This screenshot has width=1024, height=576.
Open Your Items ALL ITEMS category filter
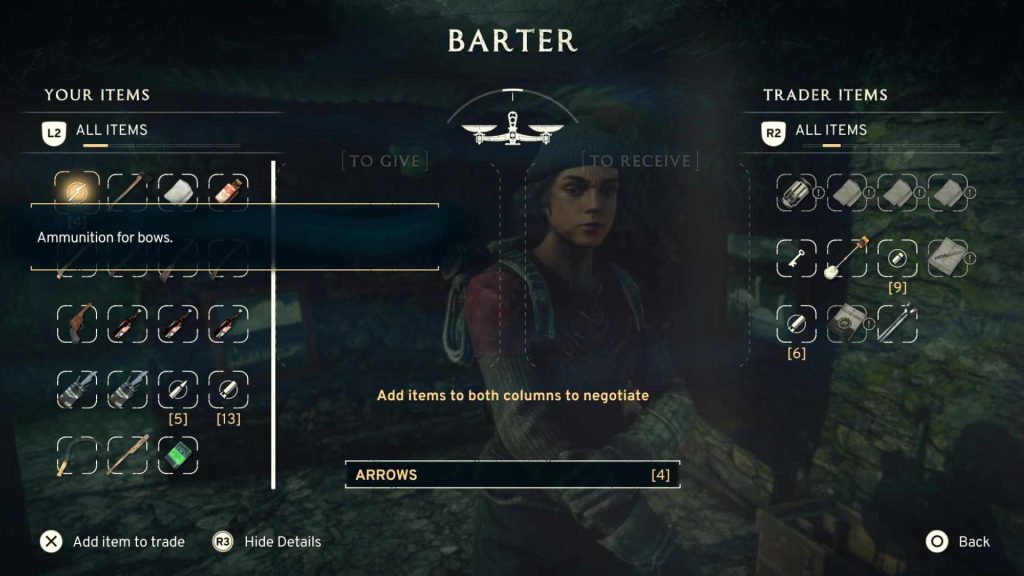click(x=111, y=130)
